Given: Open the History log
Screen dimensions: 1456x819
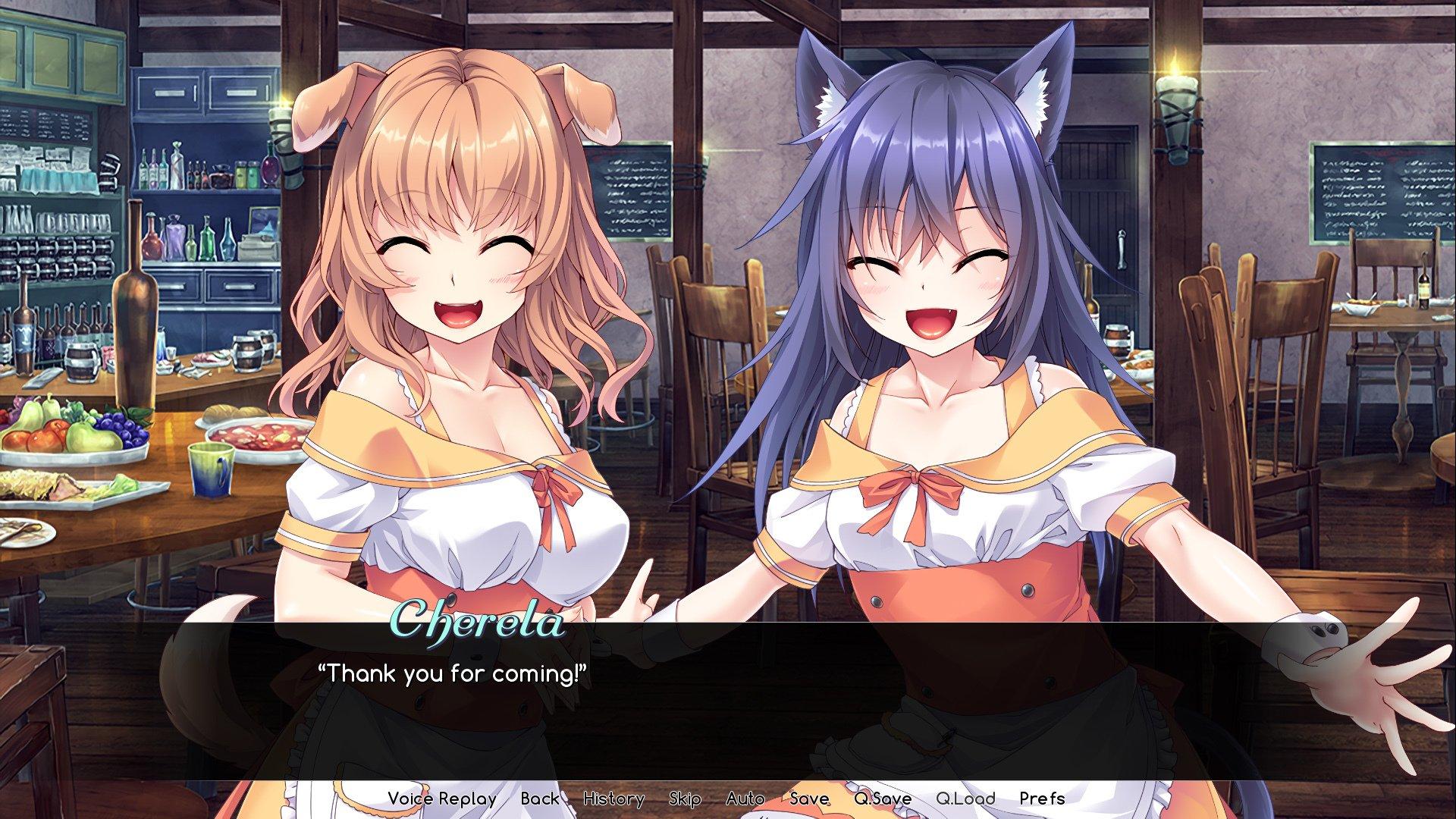Looking at the screenshot, I should coord(614,799).
